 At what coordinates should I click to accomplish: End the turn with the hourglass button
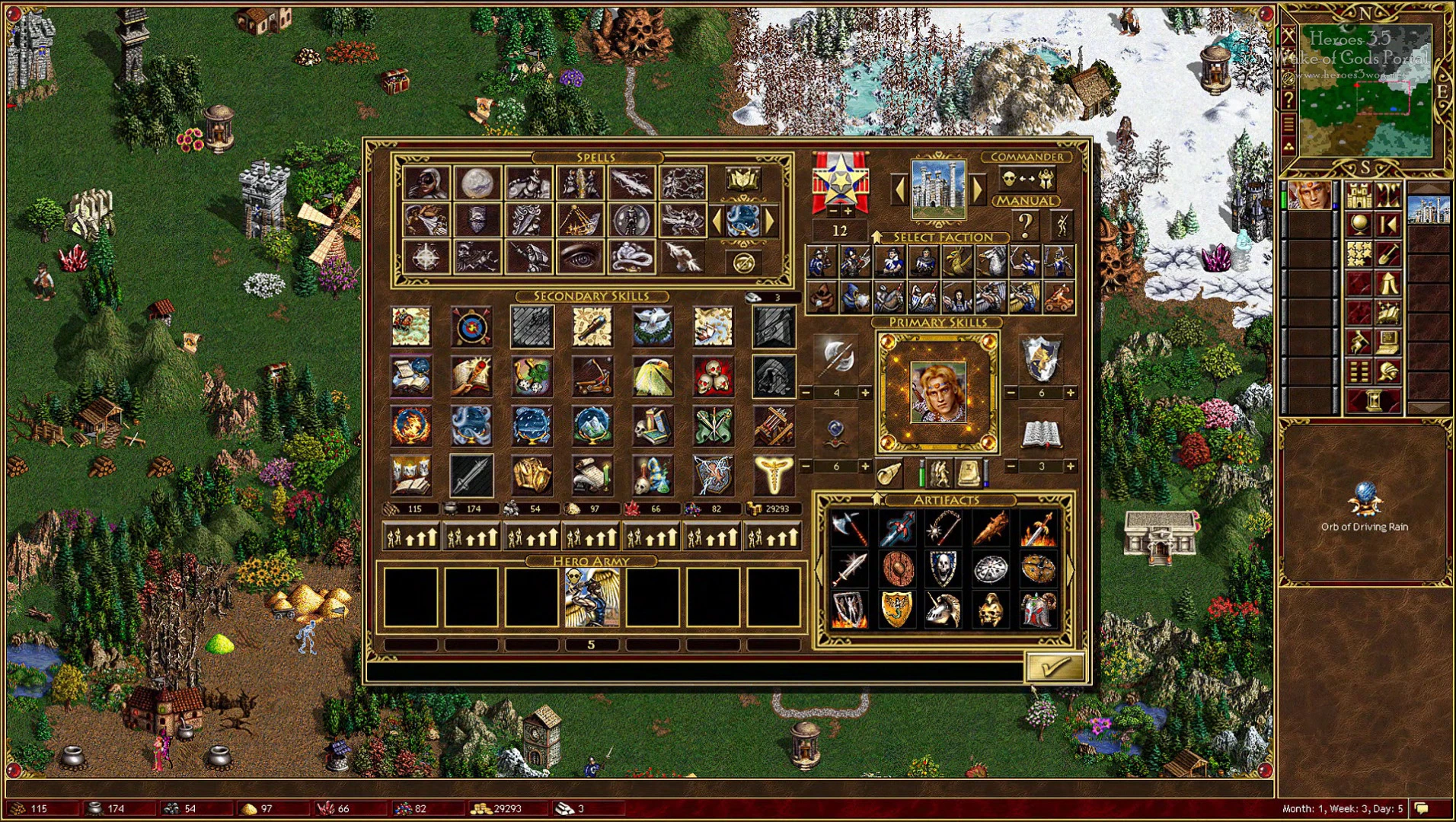pyautogui.click(x=1374, y=400)
